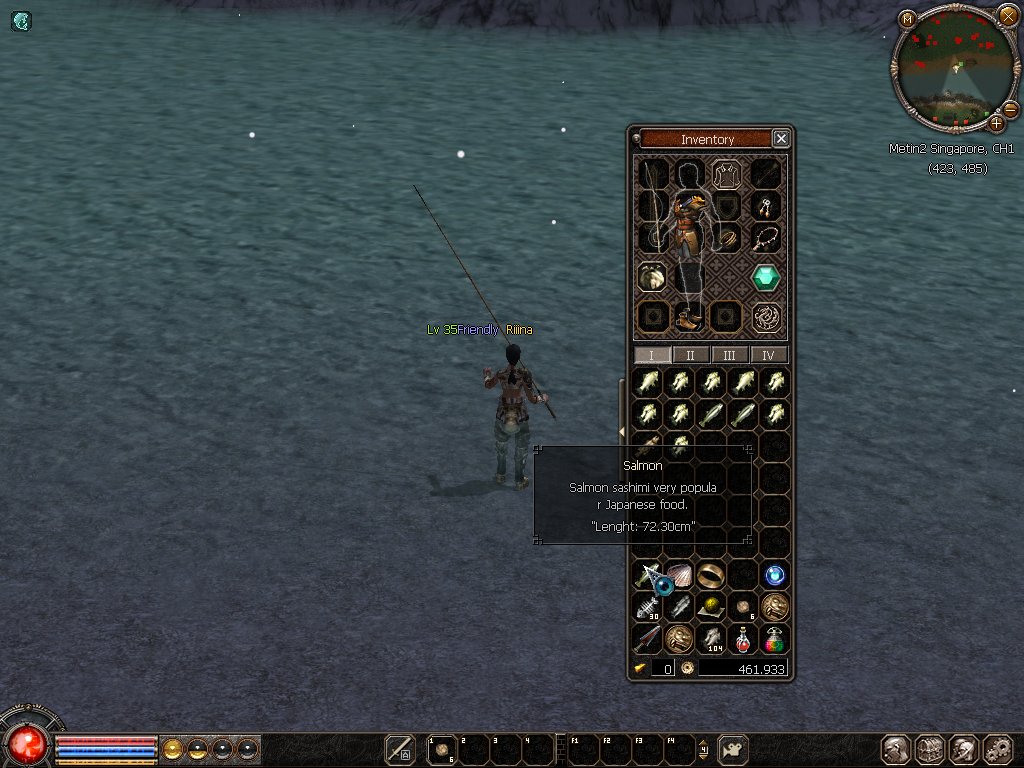Select the fish bone stack of 30
1024x768 pixels.
tap(647, 607)
